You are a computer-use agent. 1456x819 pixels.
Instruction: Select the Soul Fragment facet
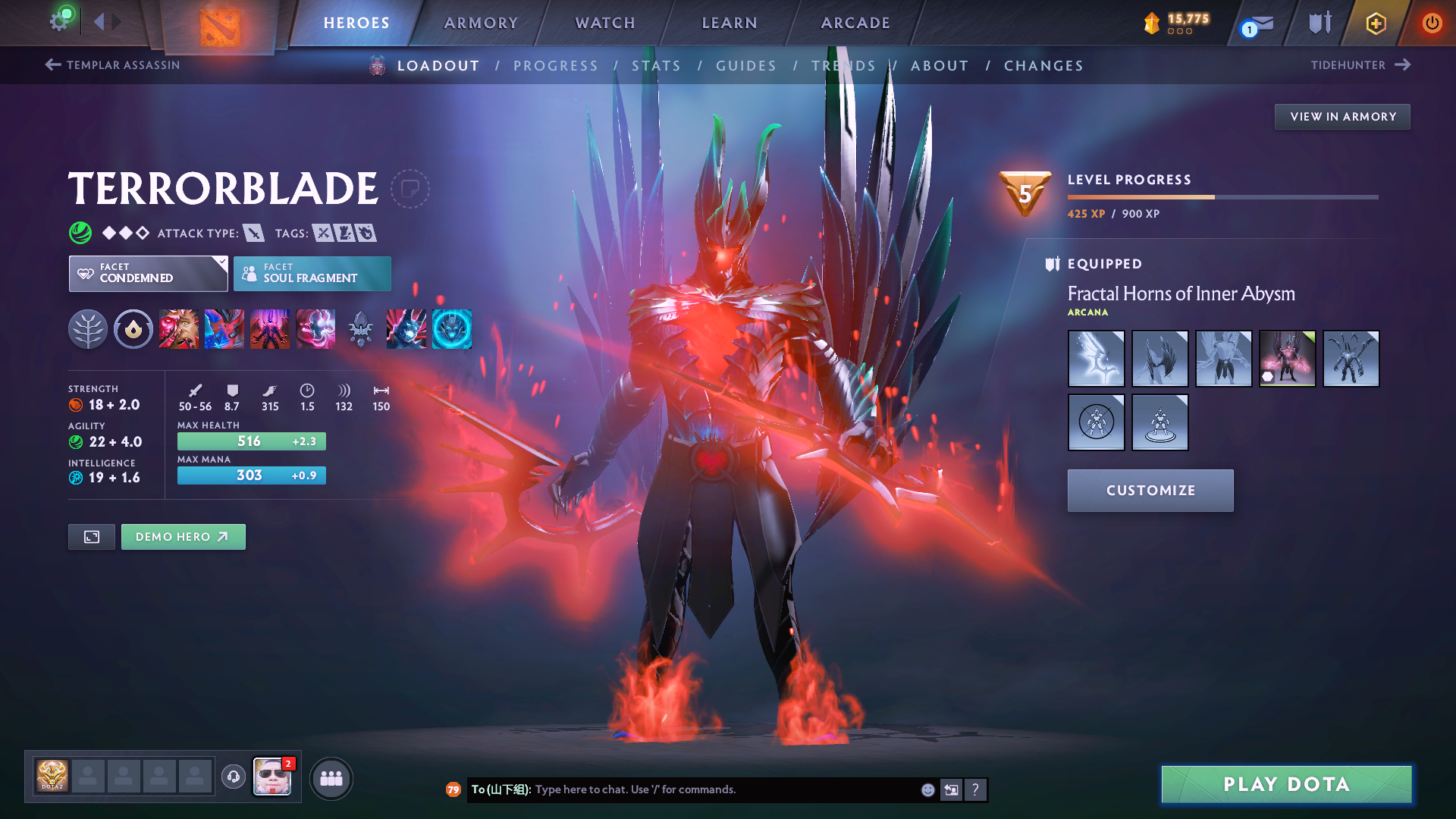(x=312, y=274)
